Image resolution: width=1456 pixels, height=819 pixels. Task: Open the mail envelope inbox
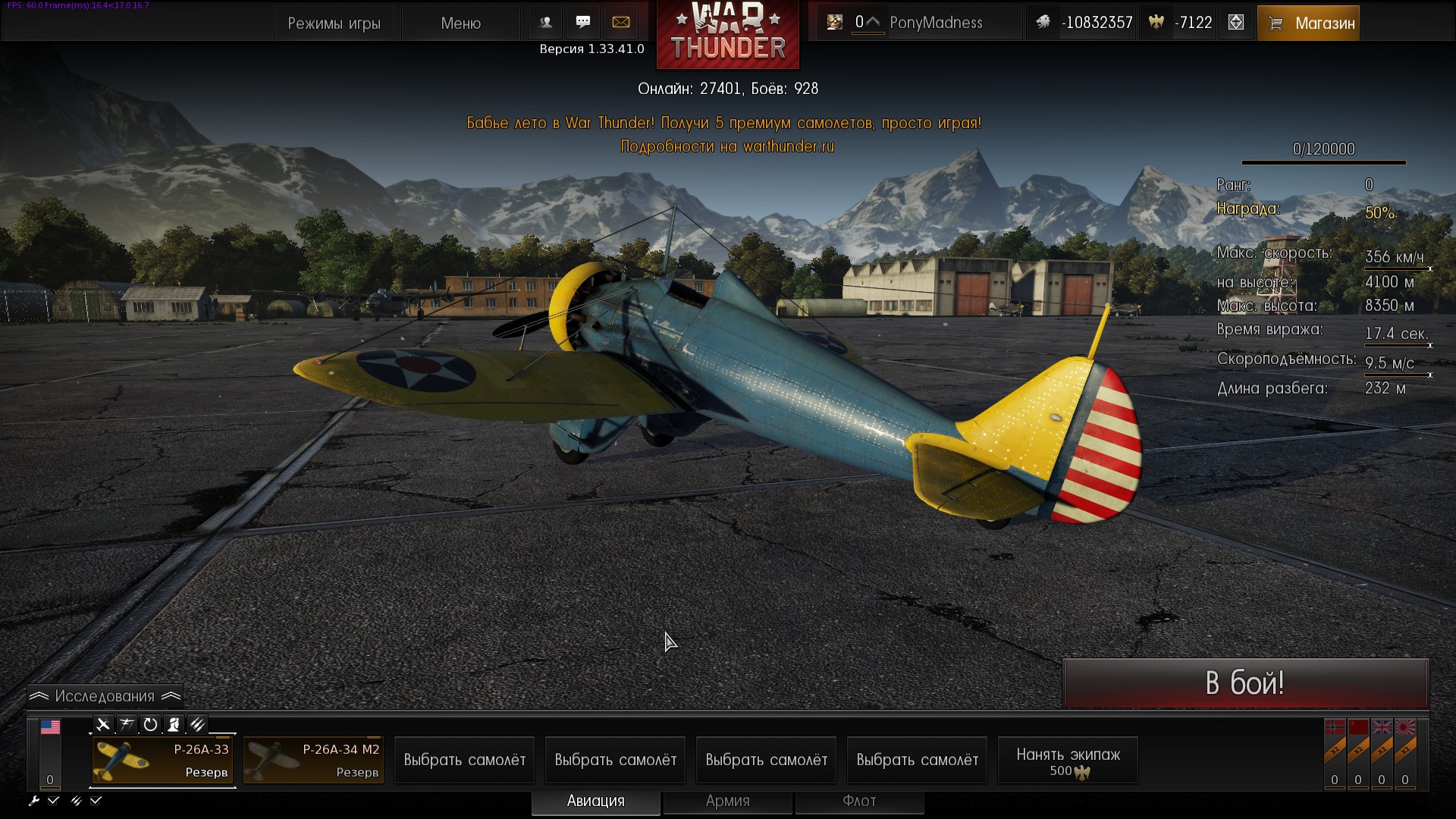pos(621,23)
